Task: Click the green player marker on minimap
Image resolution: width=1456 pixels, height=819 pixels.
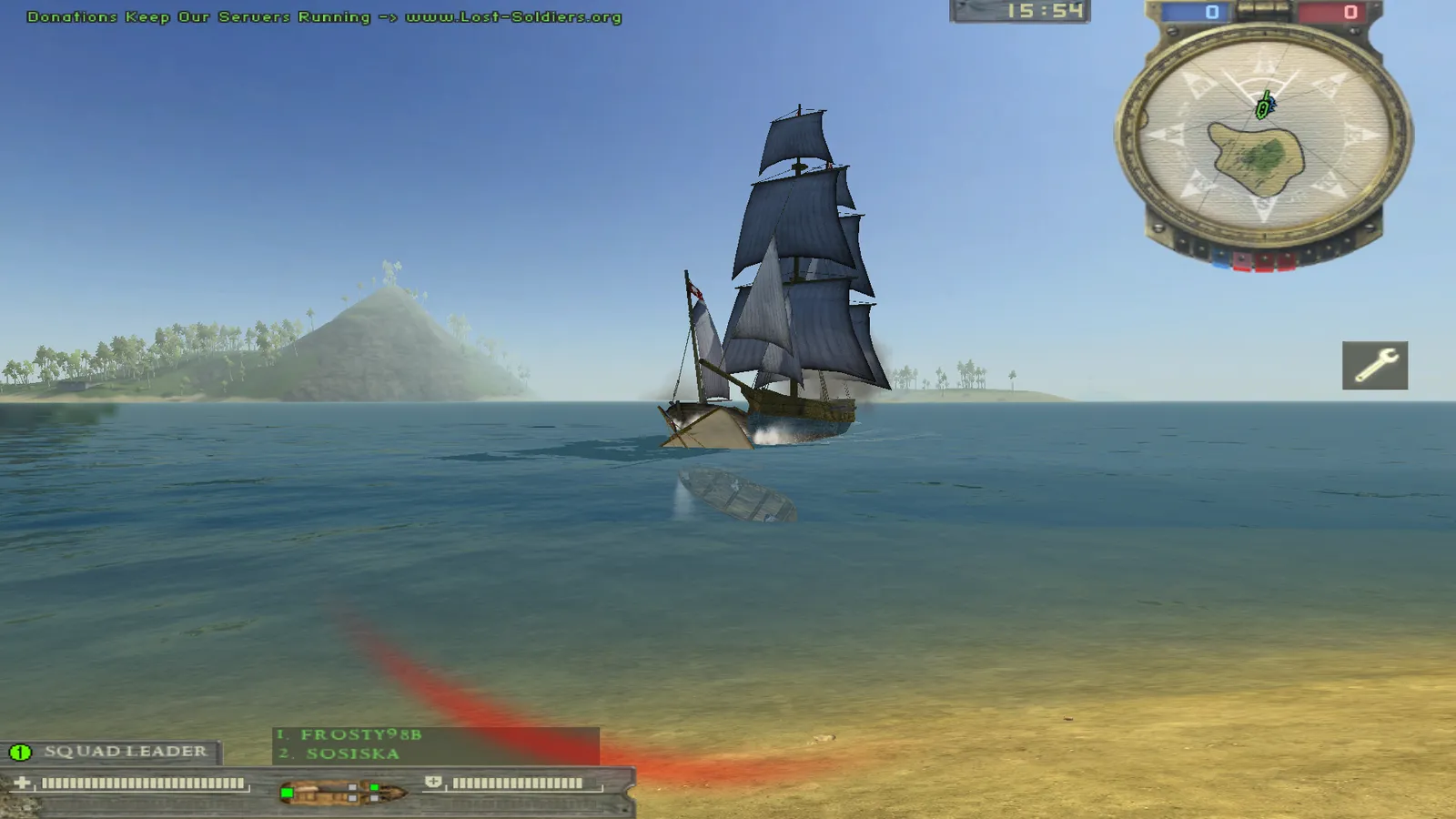Action: click(1263, 107)
